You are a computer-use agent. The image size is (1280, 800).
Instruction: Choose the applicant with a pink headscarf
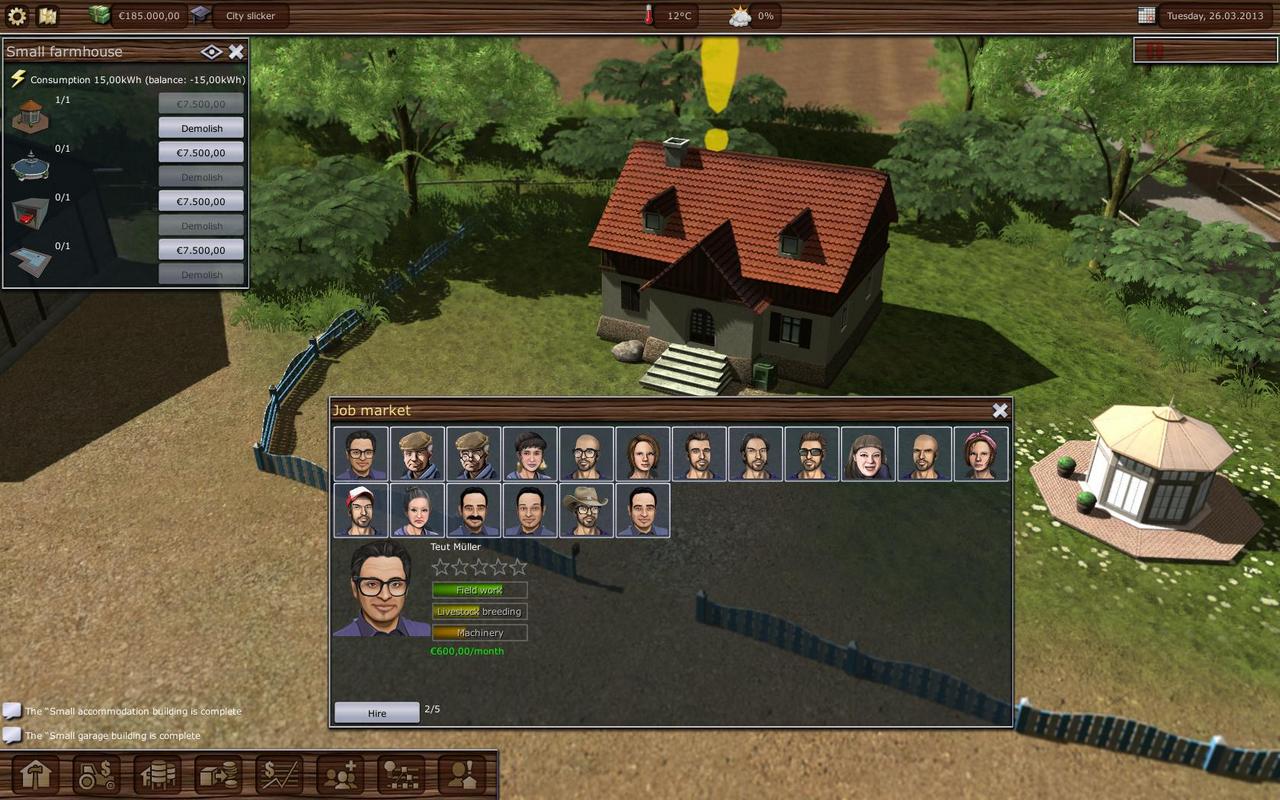981,454
